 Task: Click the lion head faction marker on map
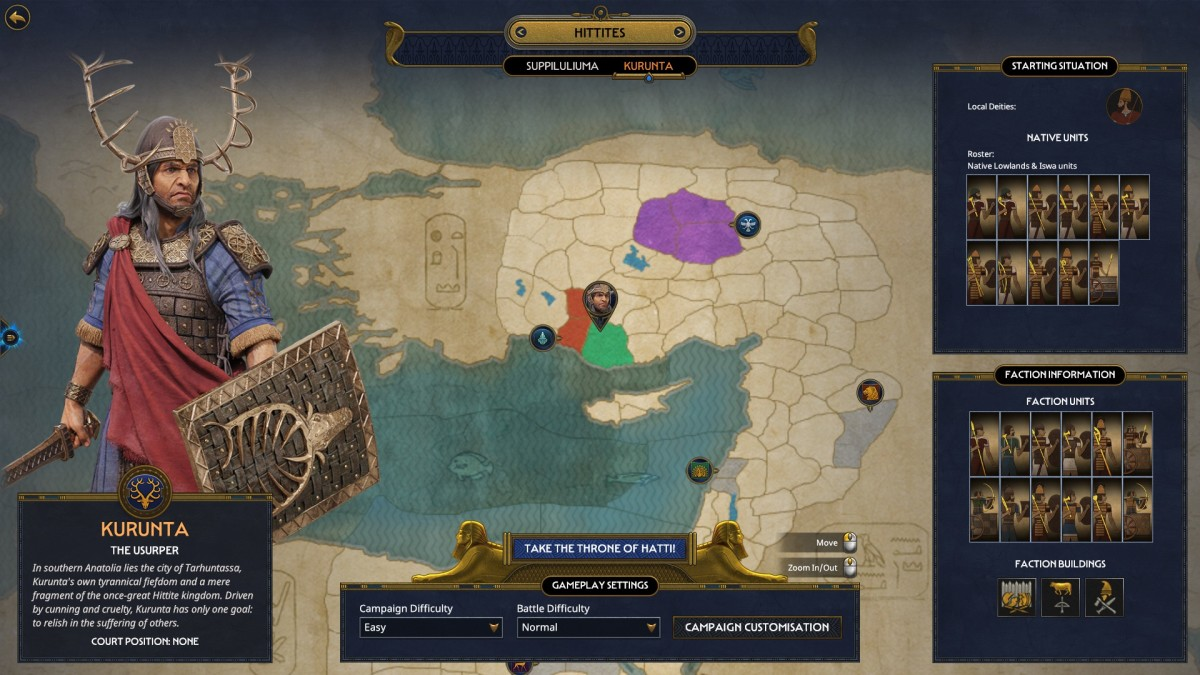[x=870, y=392]
